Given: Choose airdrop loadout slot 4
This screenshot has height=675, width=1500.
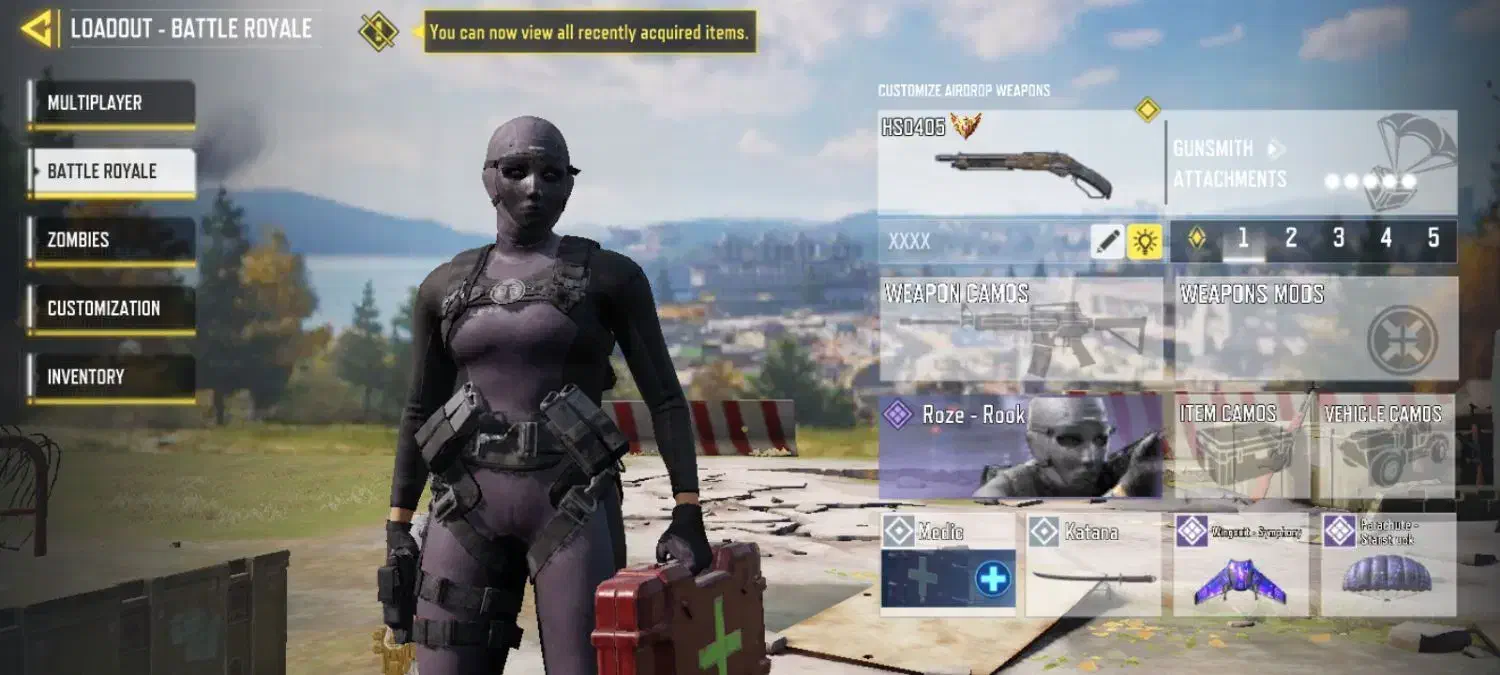Looking at the screenshot, I should click(x=1386, y=239).
